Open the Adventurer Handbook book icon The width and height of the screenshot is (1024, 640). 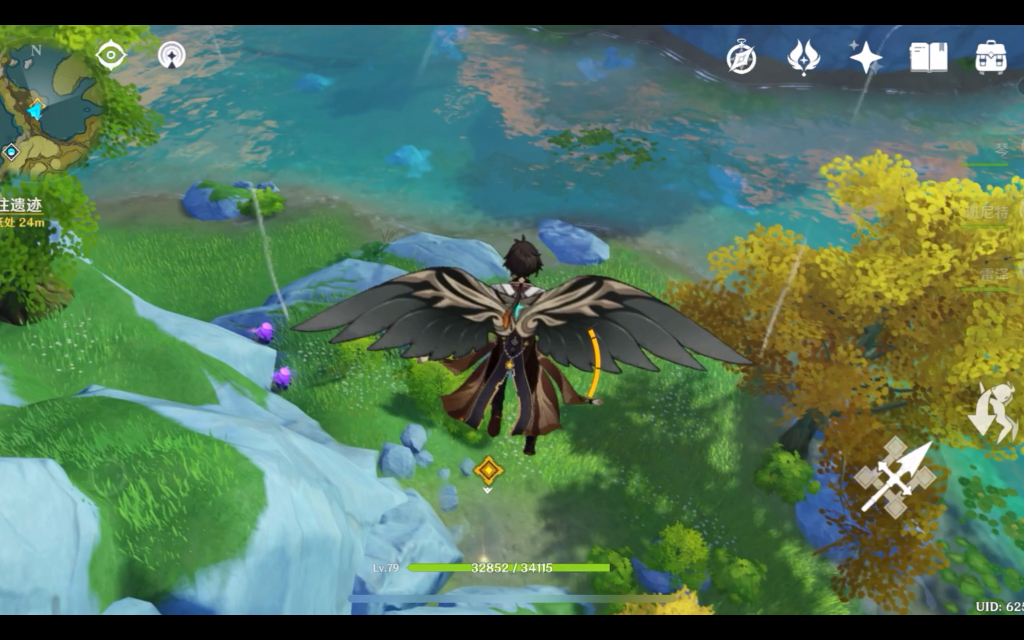[x=928, y=57]
